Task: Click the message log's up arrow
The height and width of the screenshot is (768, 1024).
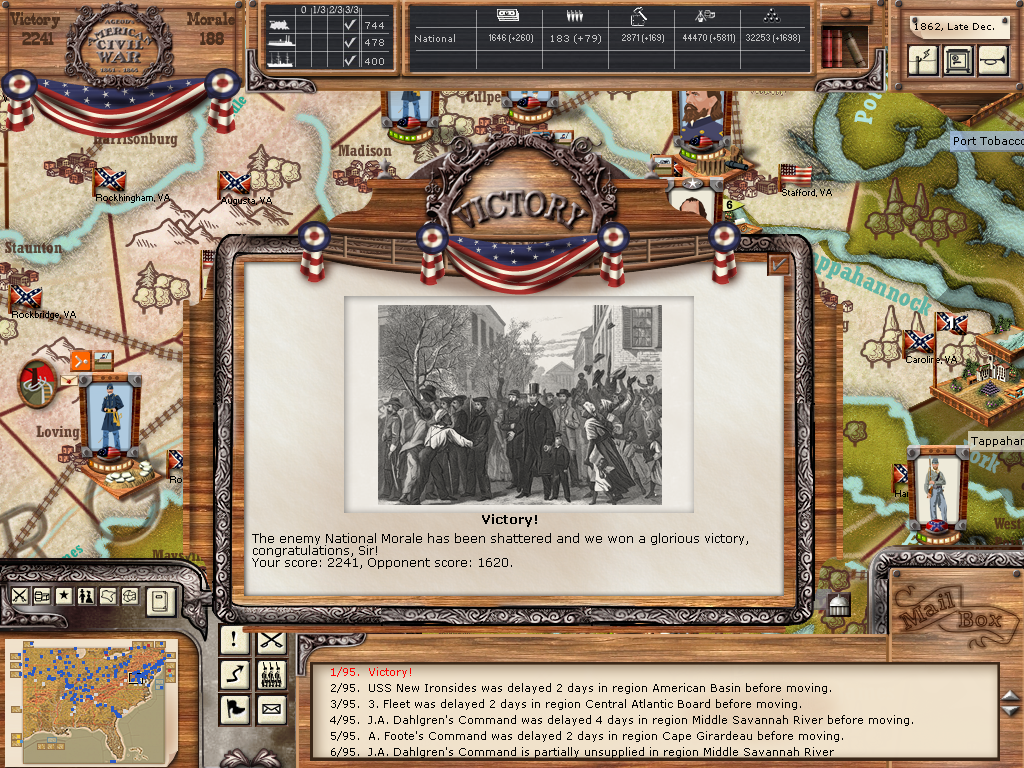Action: pos(1010,697)
